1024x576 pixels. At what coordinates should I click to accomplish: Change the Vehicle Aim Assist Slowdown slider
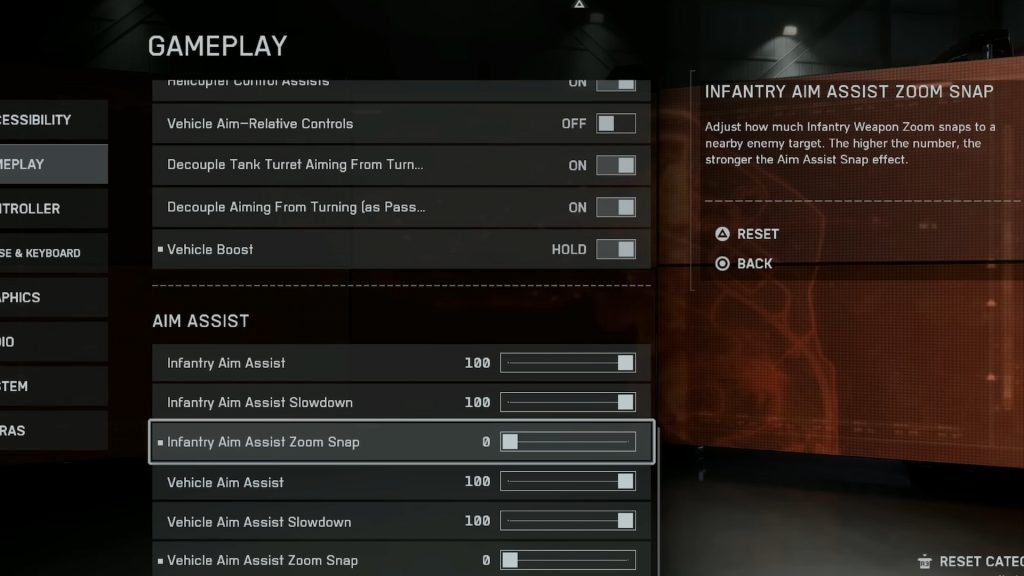568,521
